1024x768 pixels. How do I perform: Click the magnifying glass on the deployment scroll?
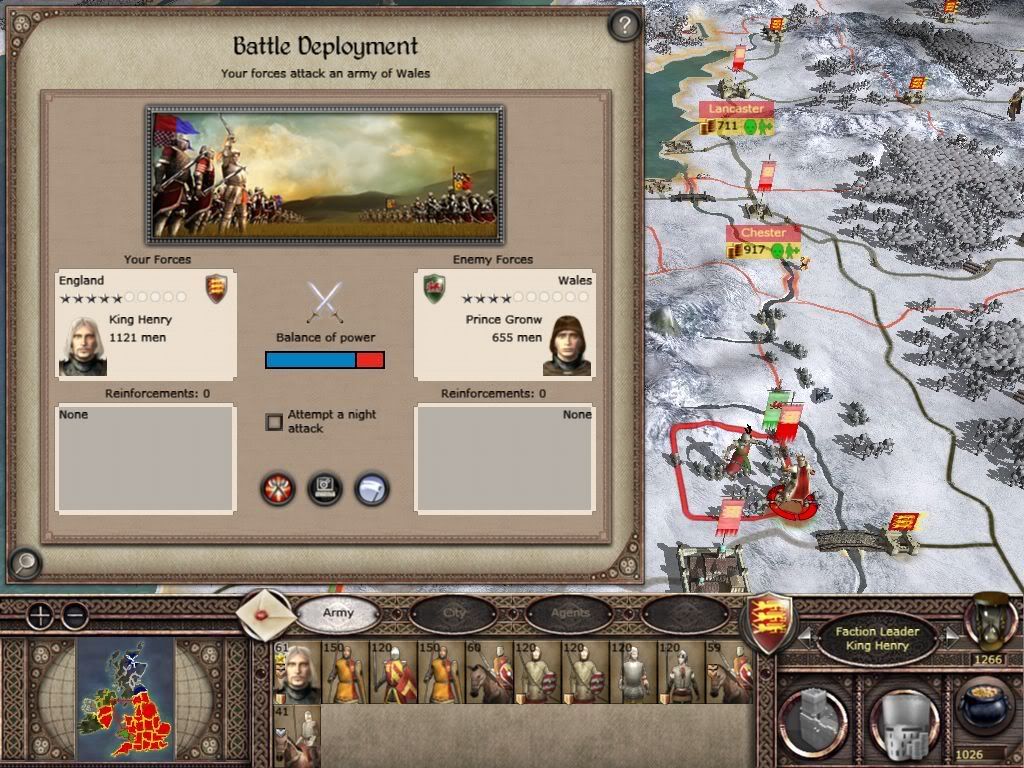click(24, 564)
